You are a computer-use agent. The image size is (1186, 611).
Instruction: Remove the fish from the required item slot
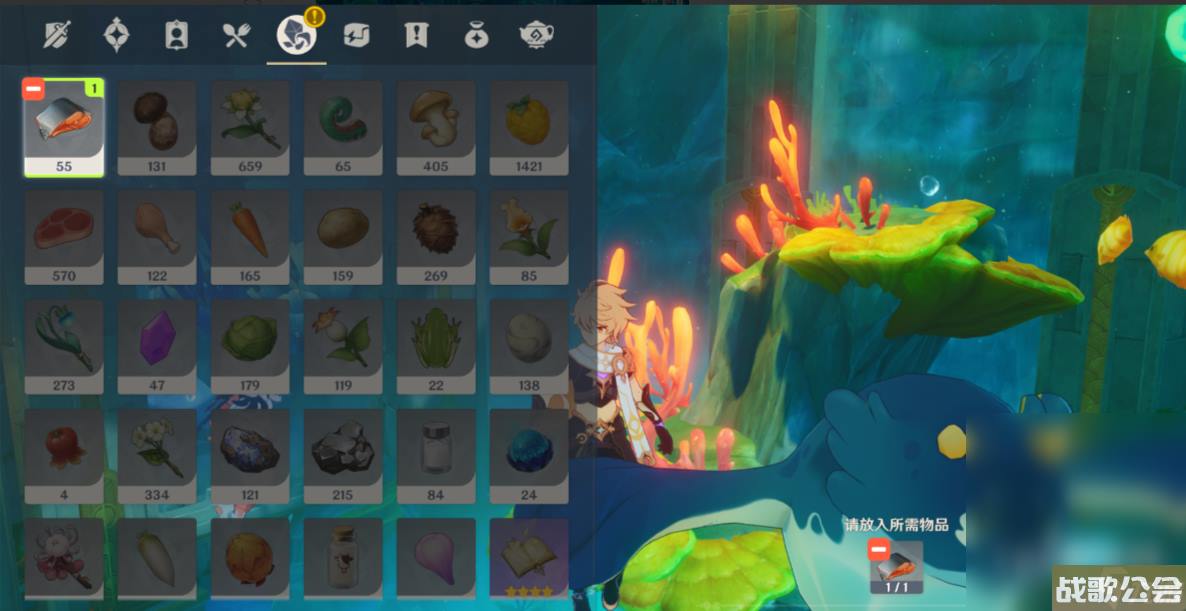878,549
